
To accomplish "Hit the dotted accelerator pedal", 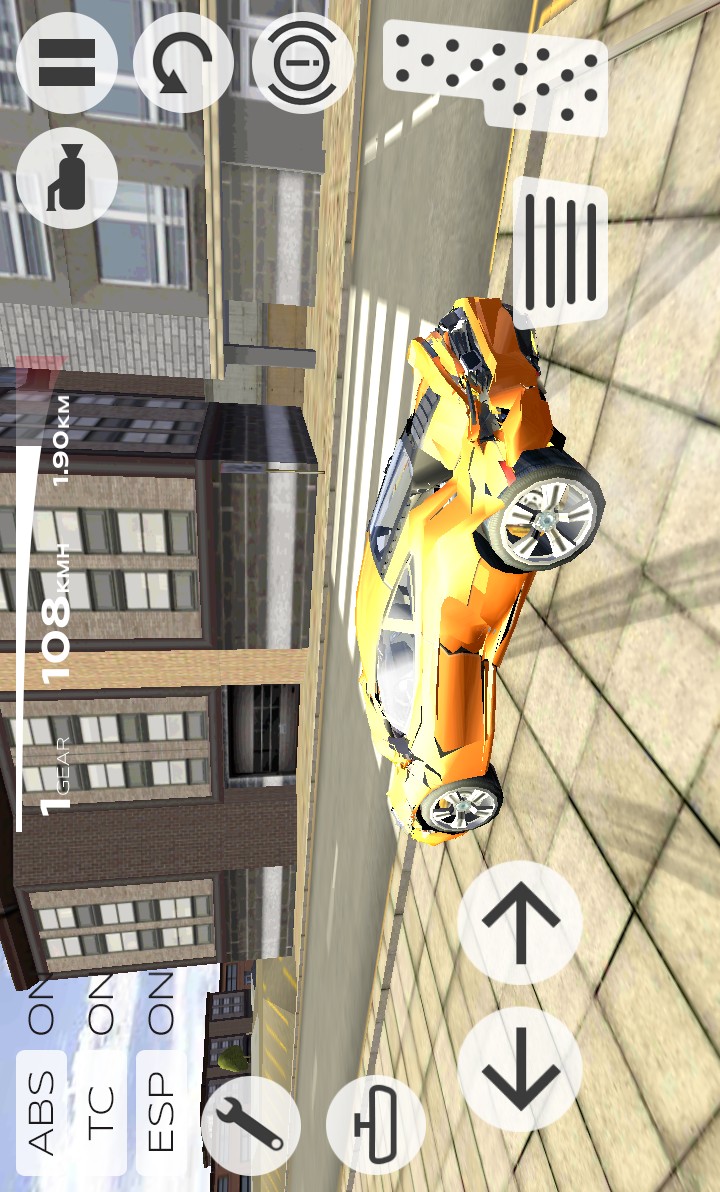I will 497,76.
